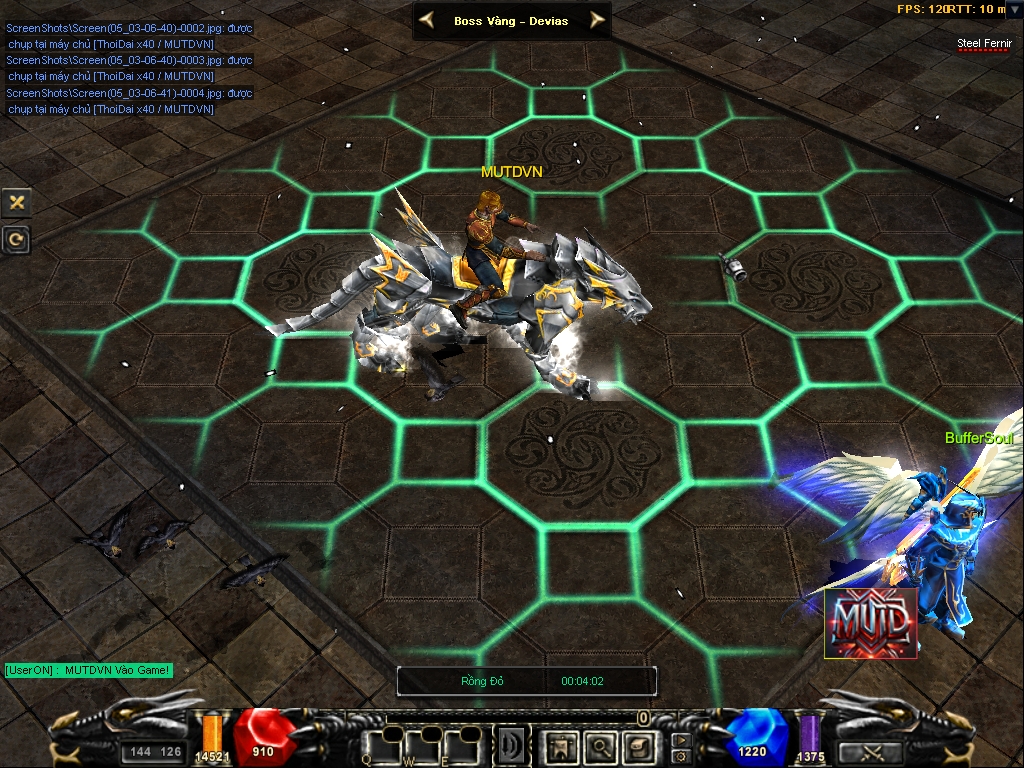
Task: Click the small play arrow button
Action: click(x=680, y=739)
